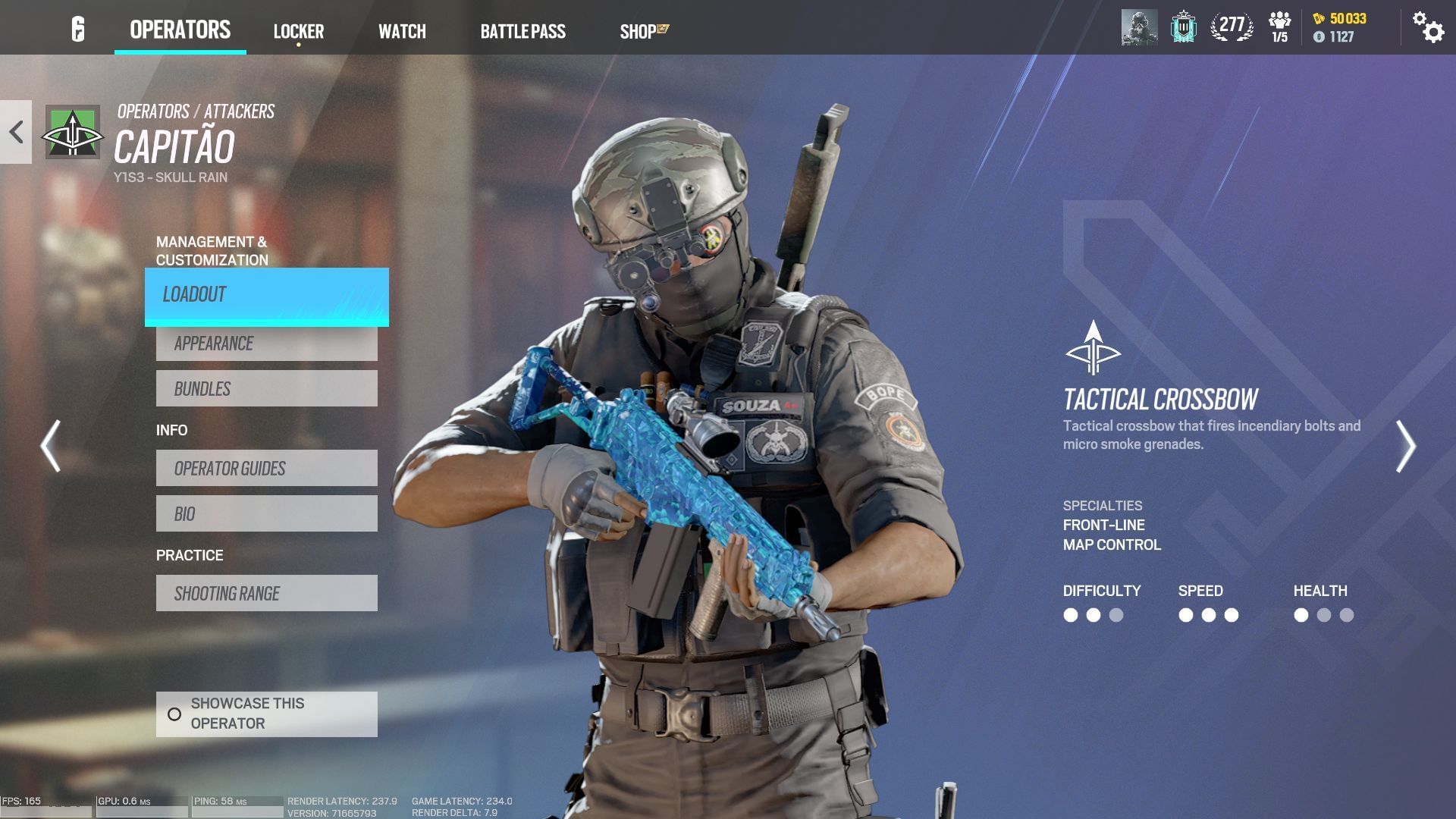Select the Loadout management option
The height and width of the screenshot is (819, 1456).
[x=267, y=295]
